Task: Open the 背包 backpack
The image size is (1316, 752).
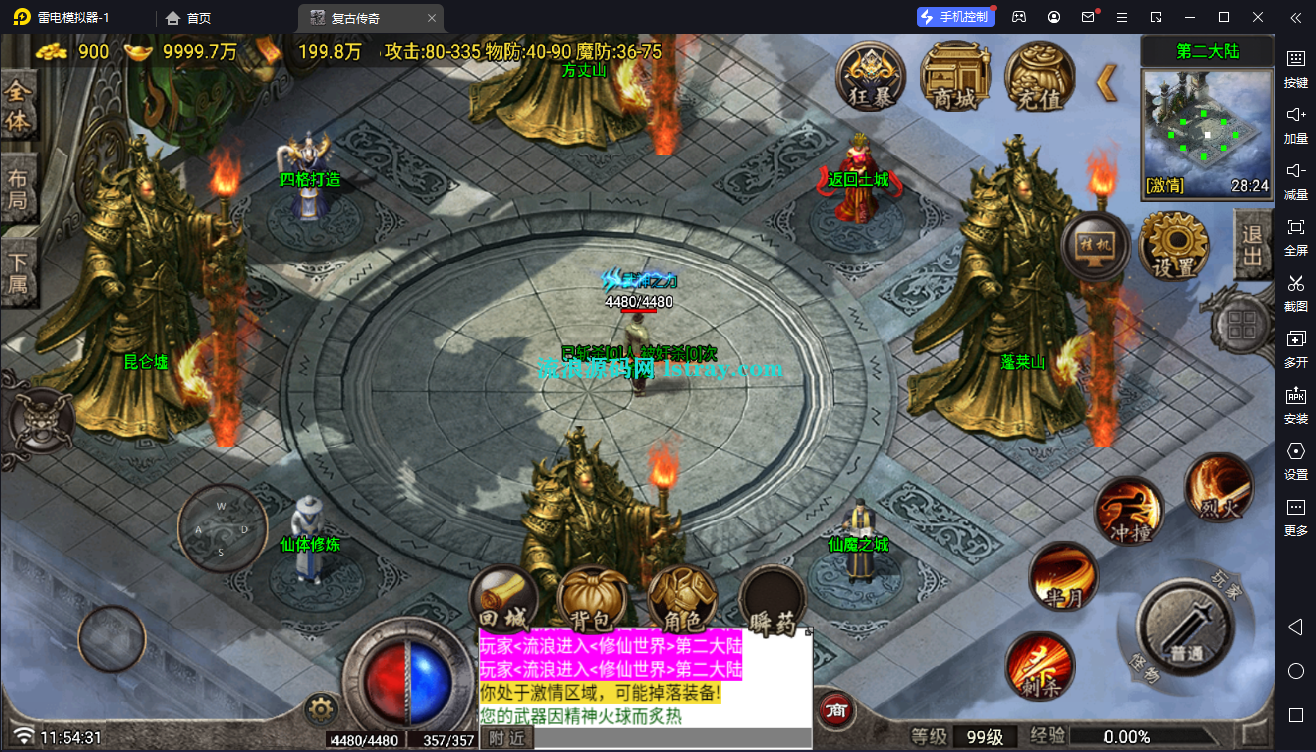Action: click(592, 601)
